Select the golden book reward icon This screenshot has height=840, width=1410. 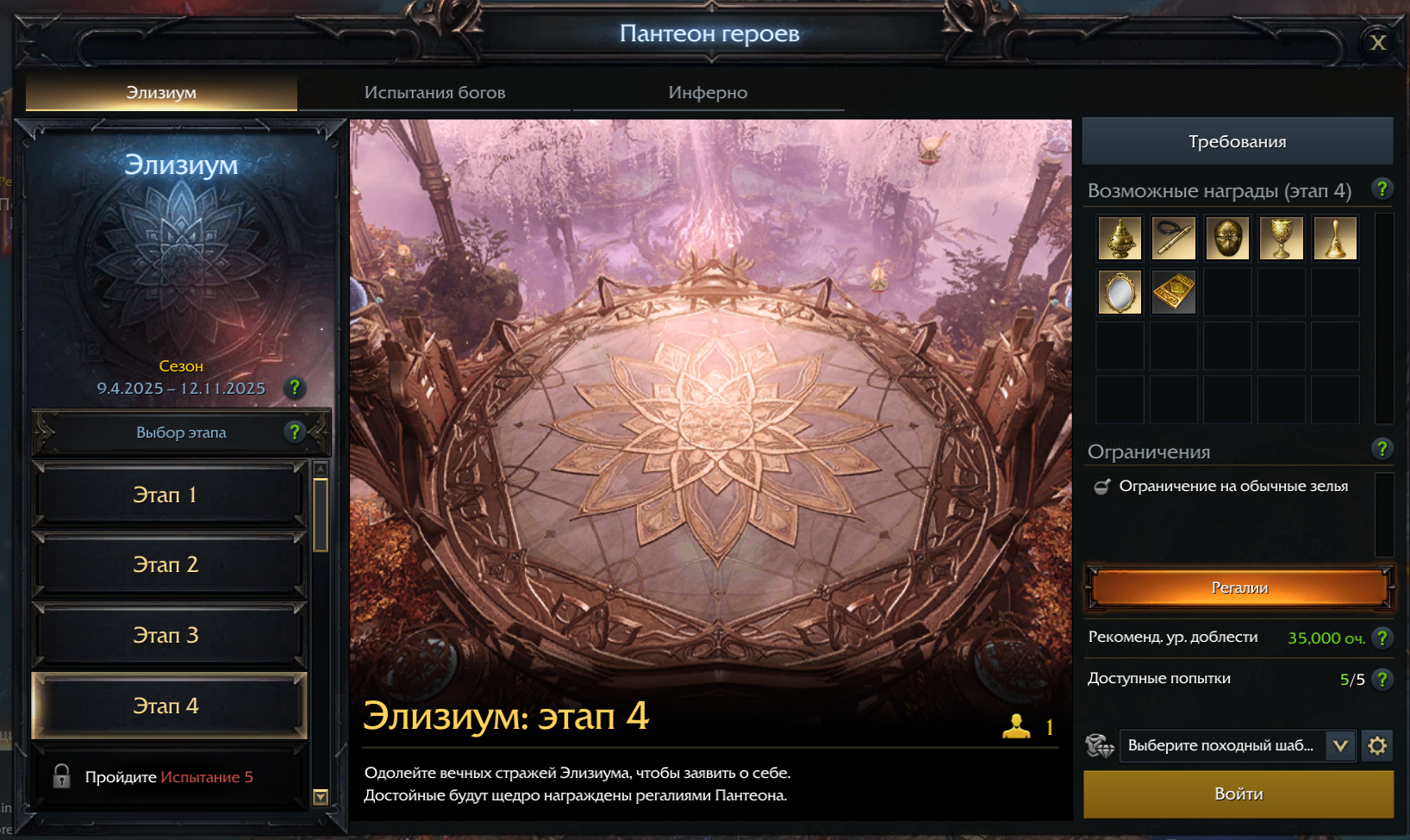click(x=1173, y=292)
